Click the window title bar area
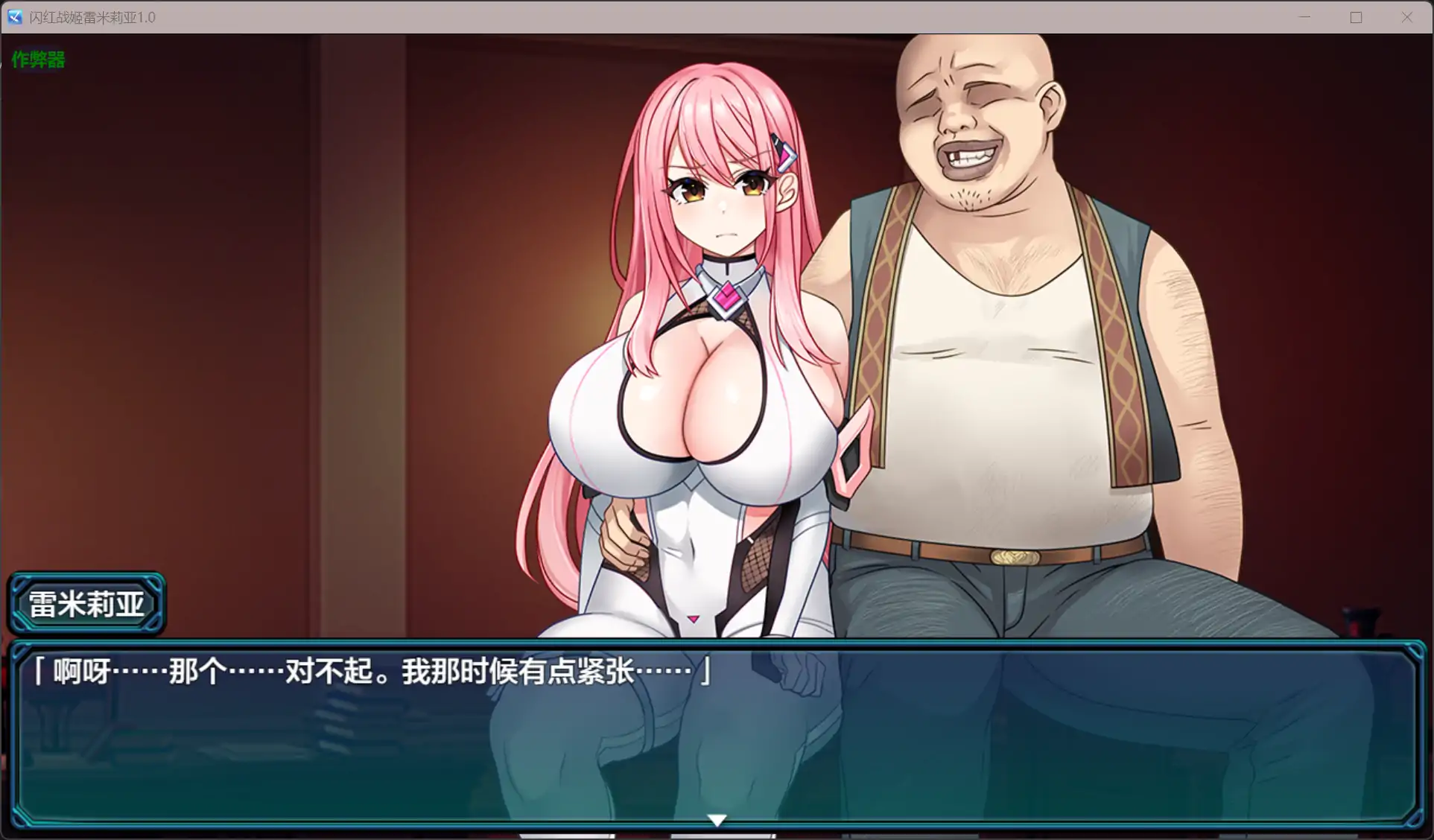The width and height of the screenshot is (1434, 840). [670, 16]
